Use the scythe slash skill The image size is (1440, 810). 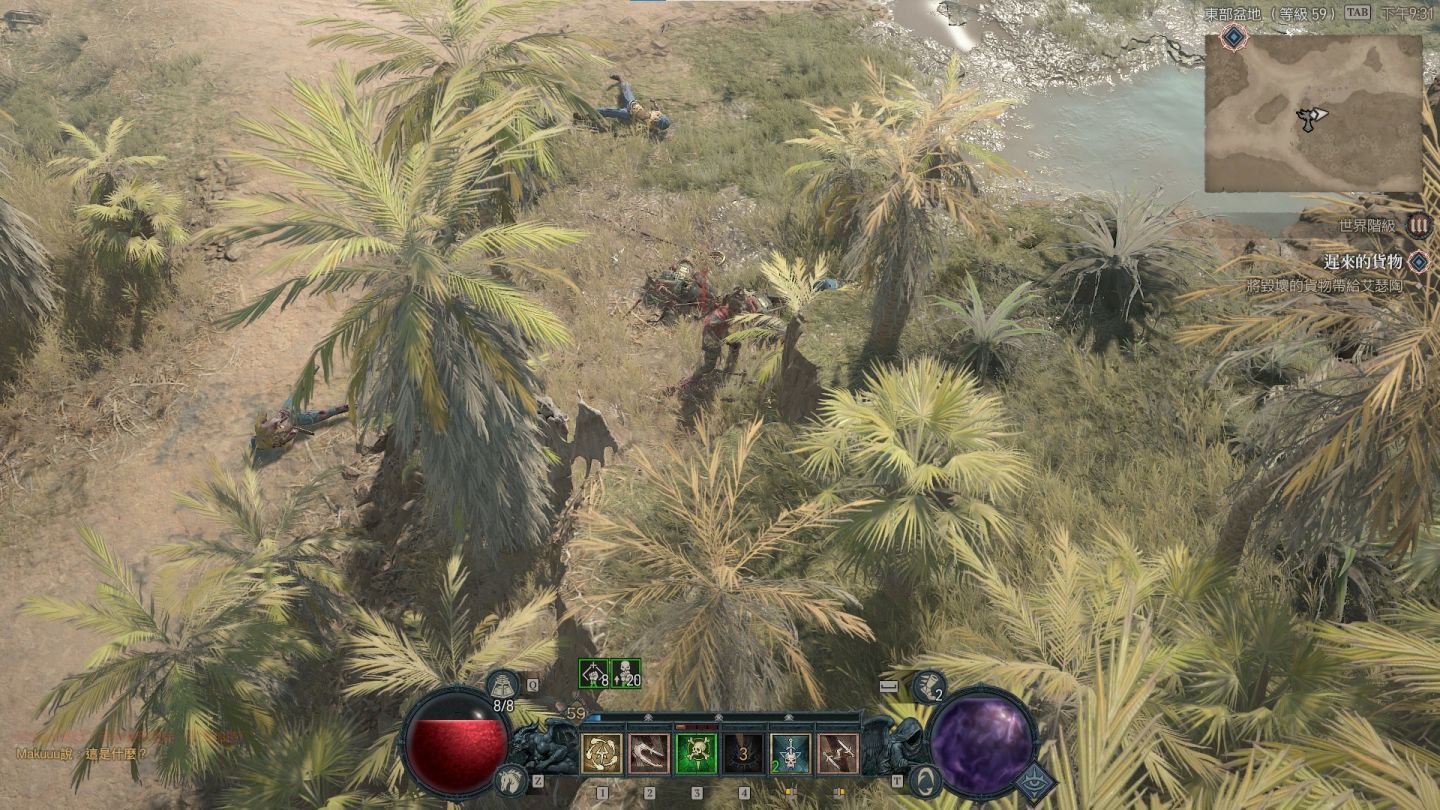click(x=649, y=754)
